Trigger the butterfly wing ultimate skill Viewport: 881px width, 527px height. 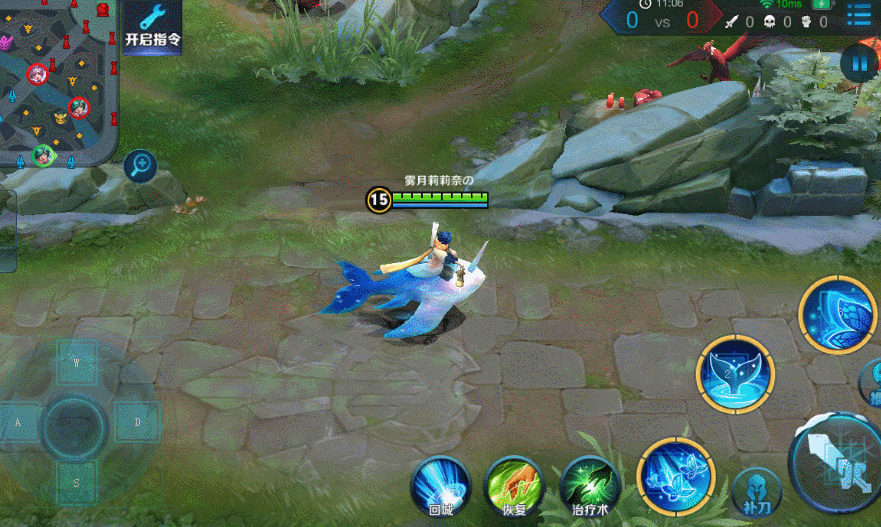point(838,314)
